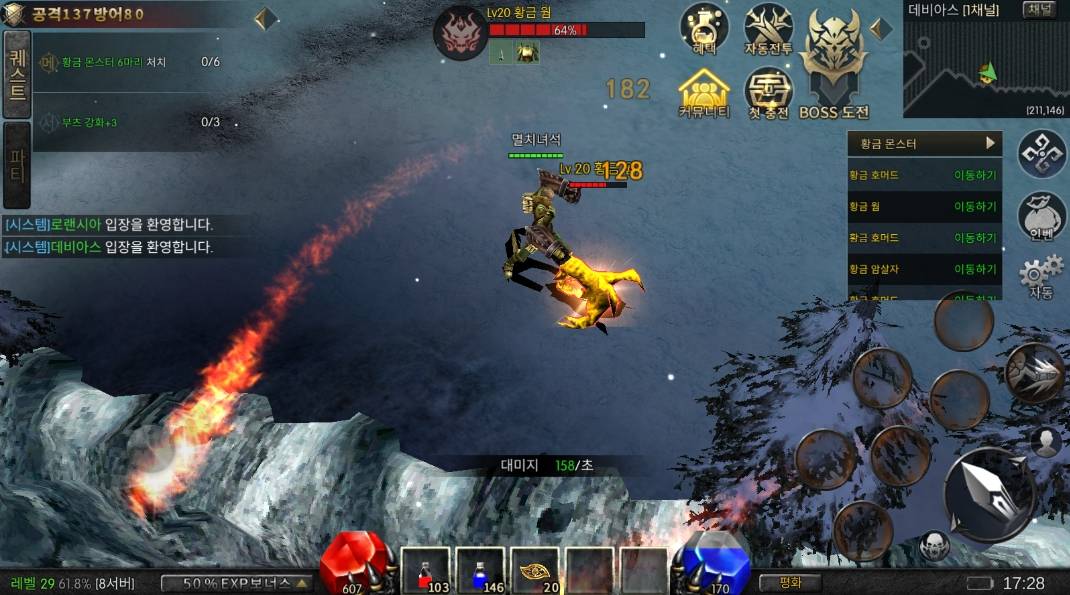Open the 혜택 benefits icon

coord(704,28)
